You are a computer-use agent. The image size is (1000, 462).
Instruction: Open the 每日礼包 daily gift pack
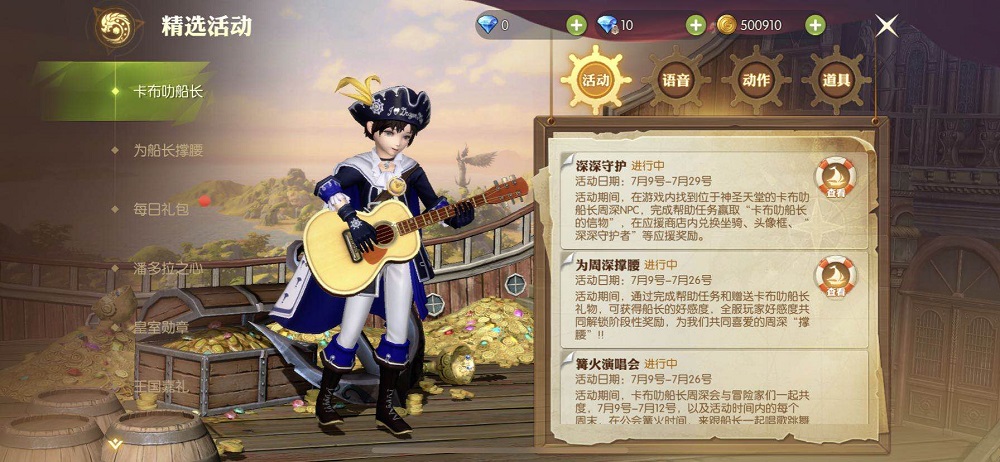click(161, 209)
